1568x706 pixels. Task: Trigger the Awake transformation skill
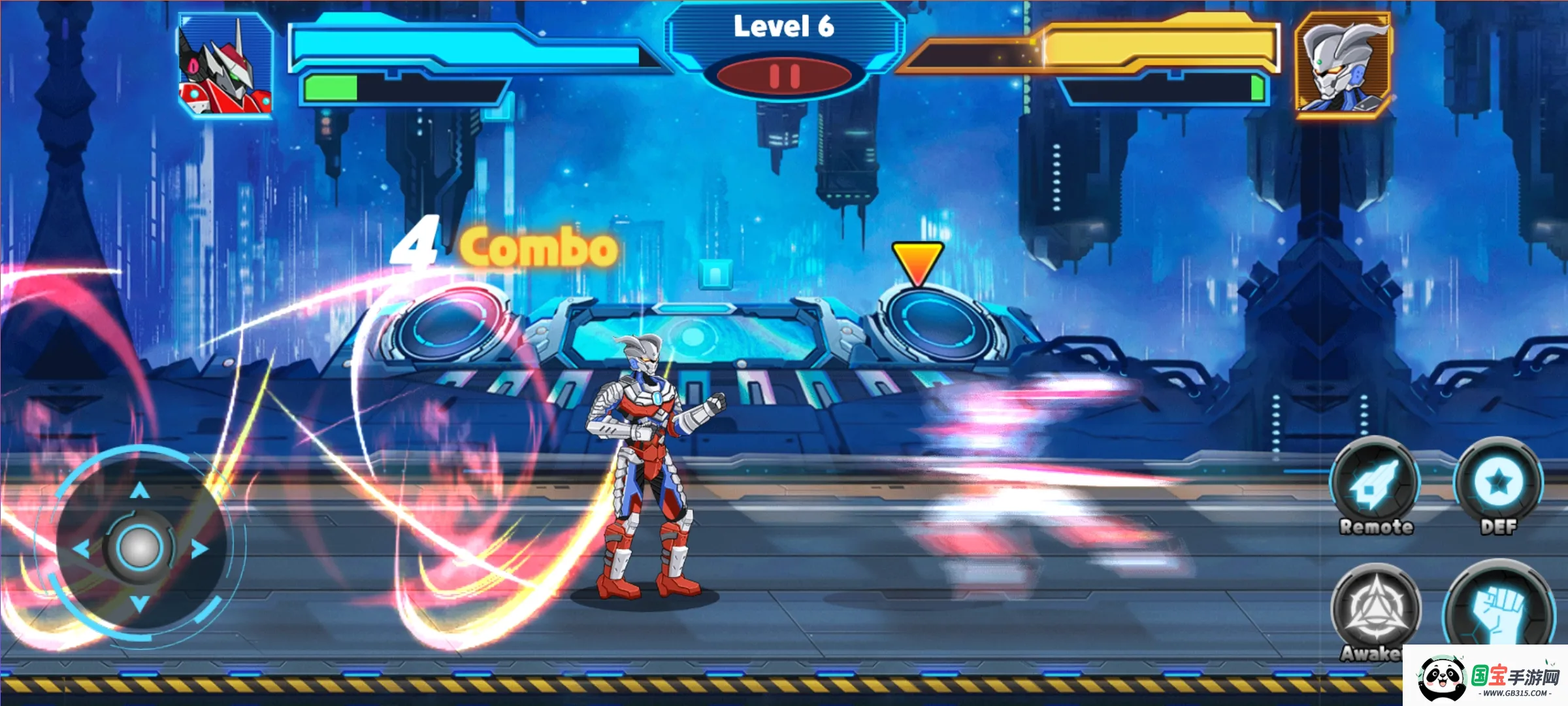pyautogui.click(x=1376, y=609)
